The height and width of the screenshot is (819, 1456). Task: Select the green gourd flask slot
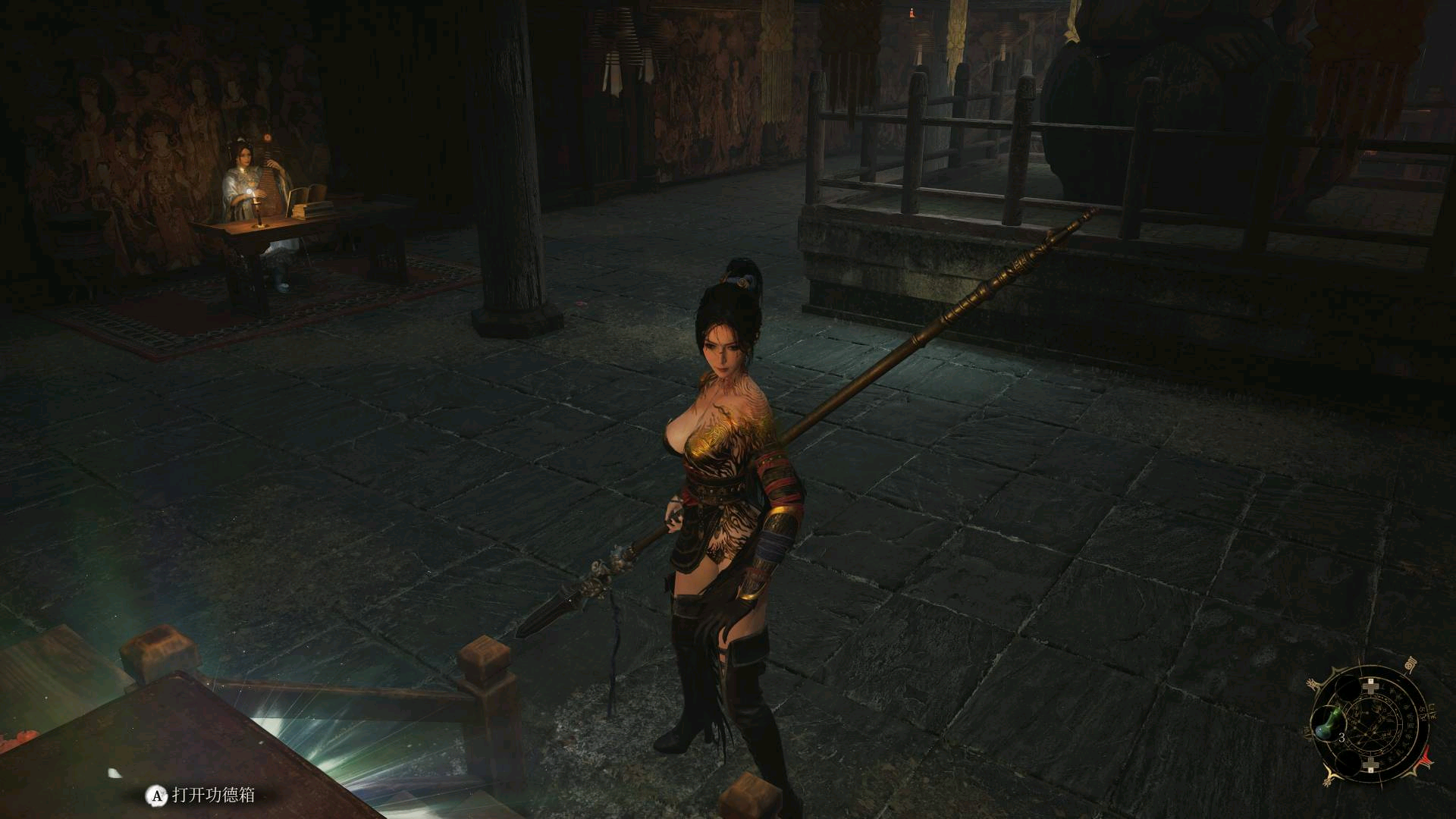tap(1328, 723)
